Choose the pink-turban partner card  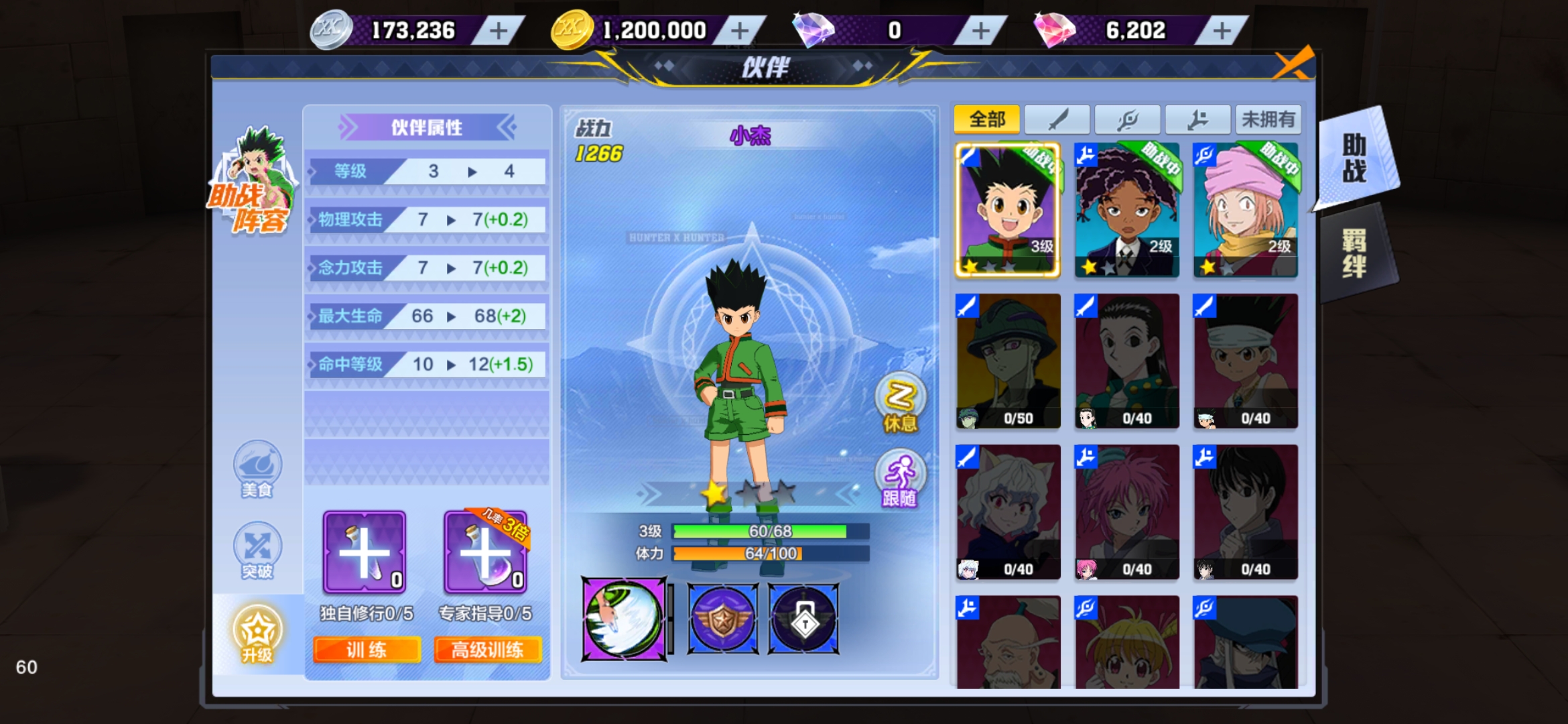[1245, 210]
